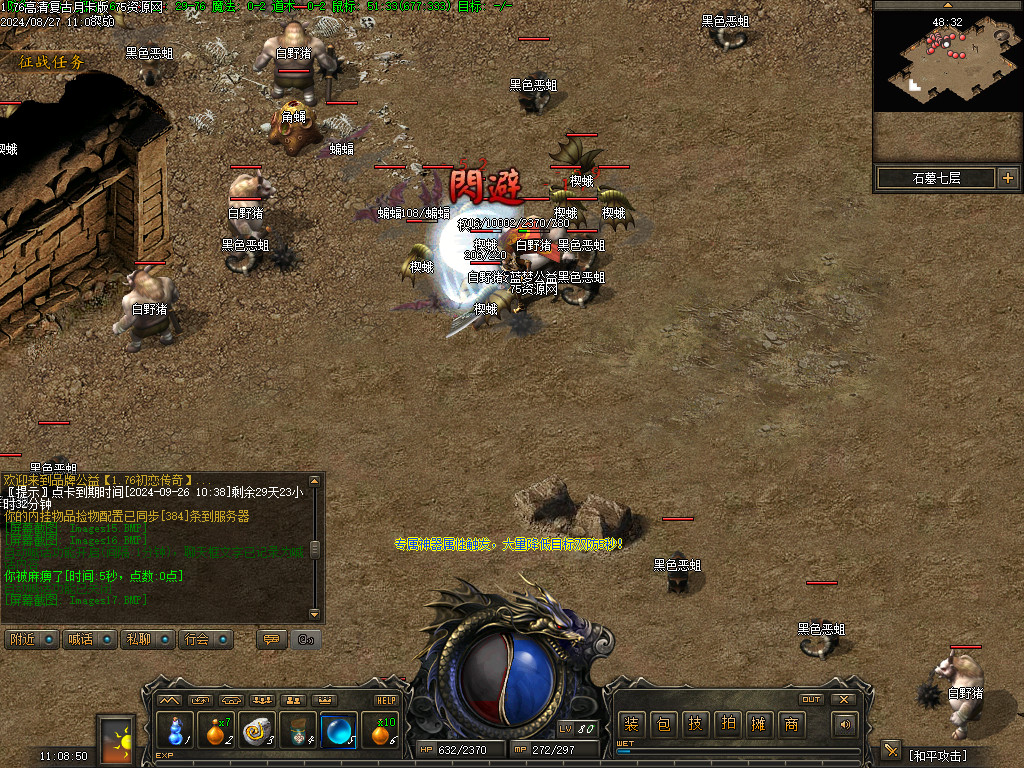Open the shop with the 商 button
This screenshot has width=1024, height=768.
pos(791,724)
